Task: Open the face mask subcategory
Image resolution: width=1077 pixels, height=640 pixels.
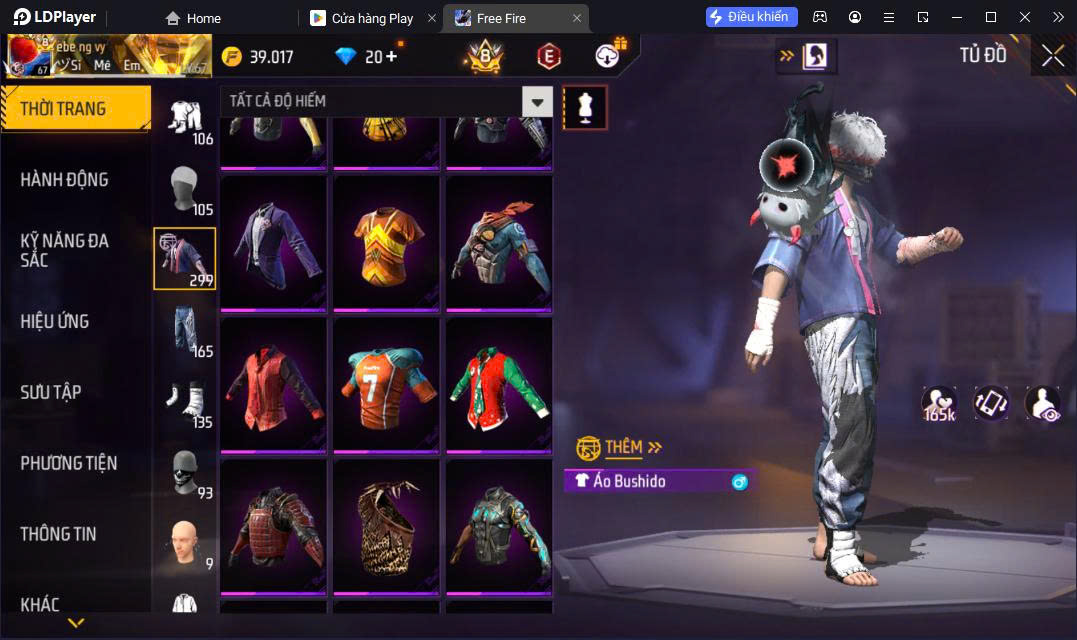Action: coord(185,470)
